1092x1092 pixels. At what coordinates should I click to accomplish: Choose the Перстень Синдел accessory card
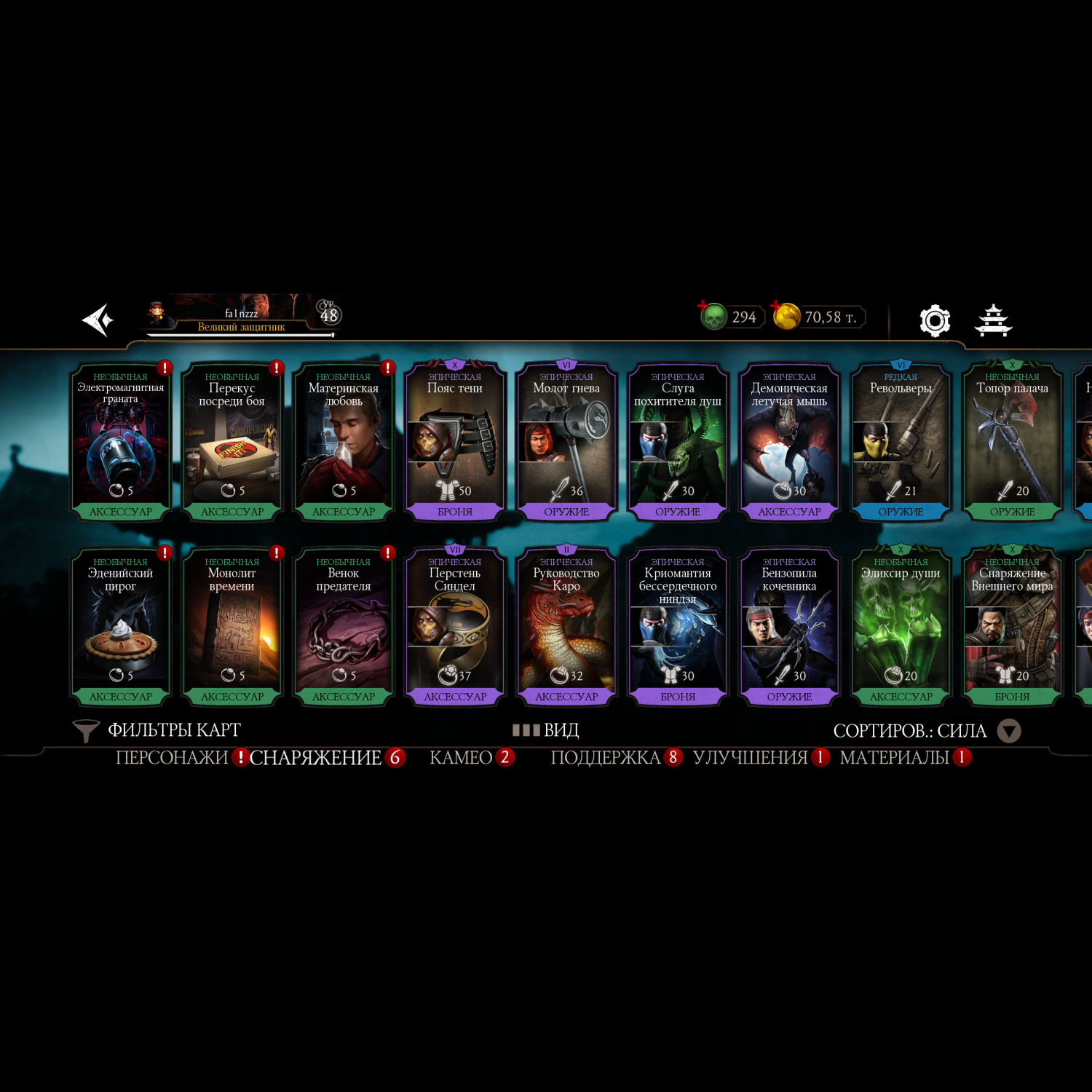[x=455, y=626]
